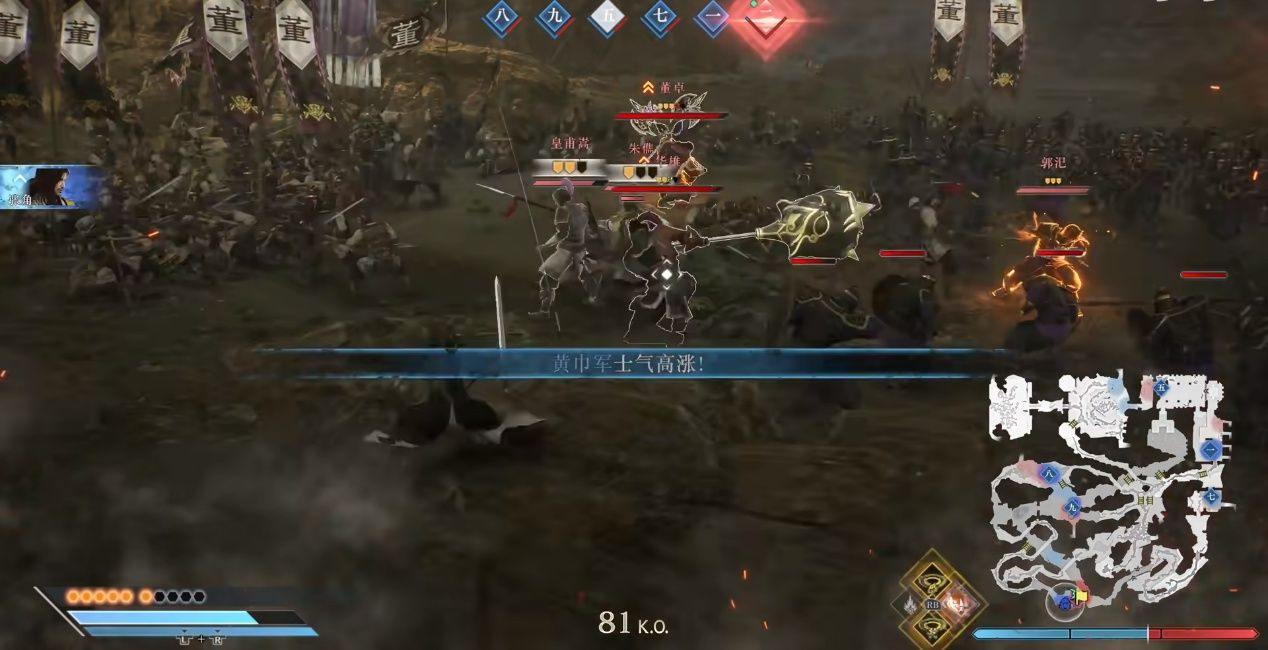Select the 九 base diamond in the top bar

[x=554, y=18]
